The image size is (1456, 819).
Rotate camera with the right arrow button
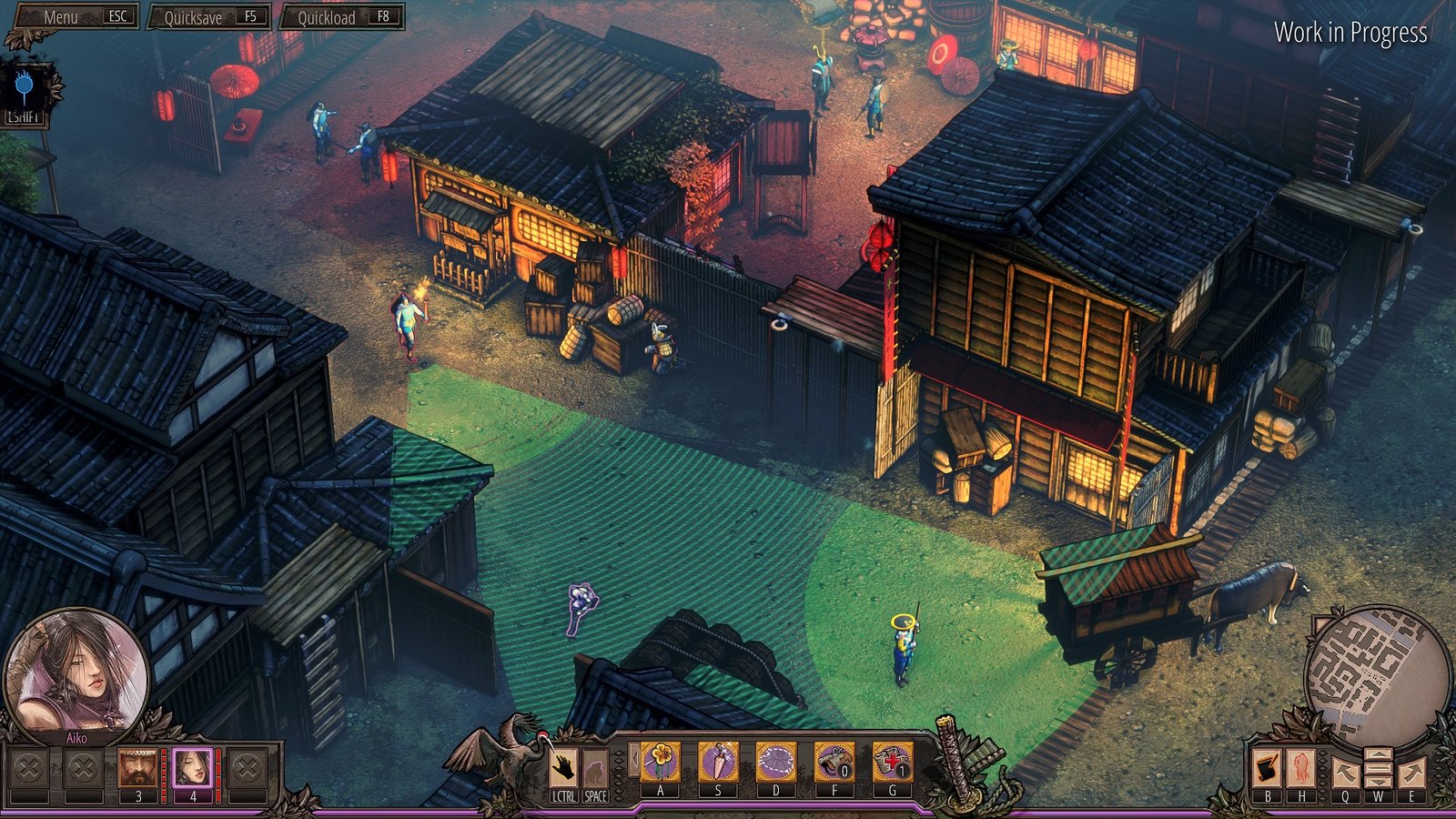(1411, 773)
